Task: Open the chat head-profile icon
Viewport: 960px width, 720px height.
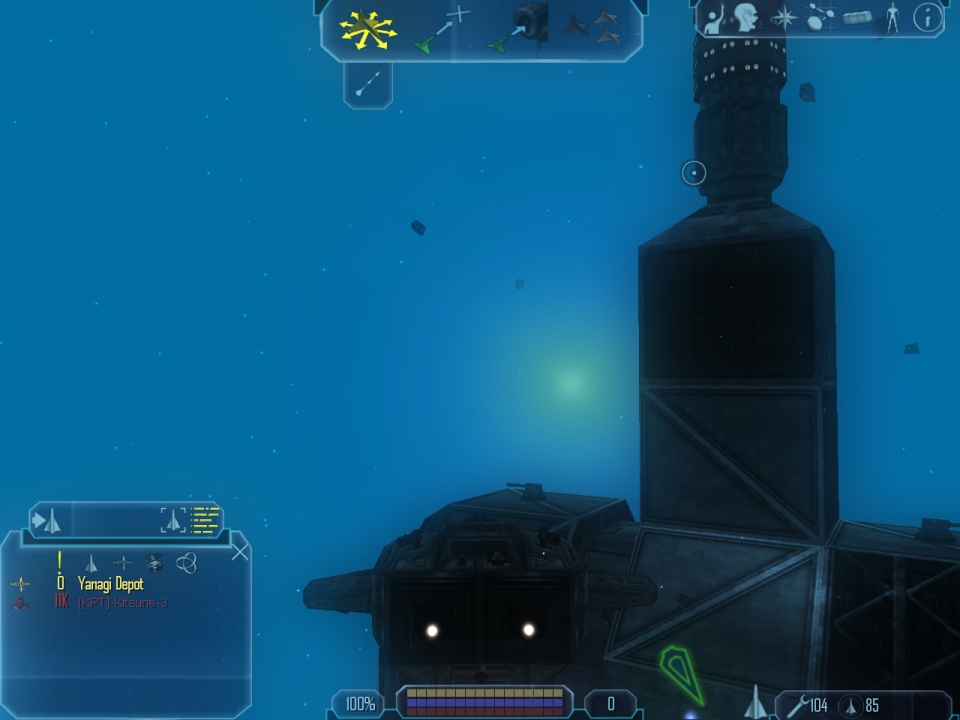Action: point(745,18)
